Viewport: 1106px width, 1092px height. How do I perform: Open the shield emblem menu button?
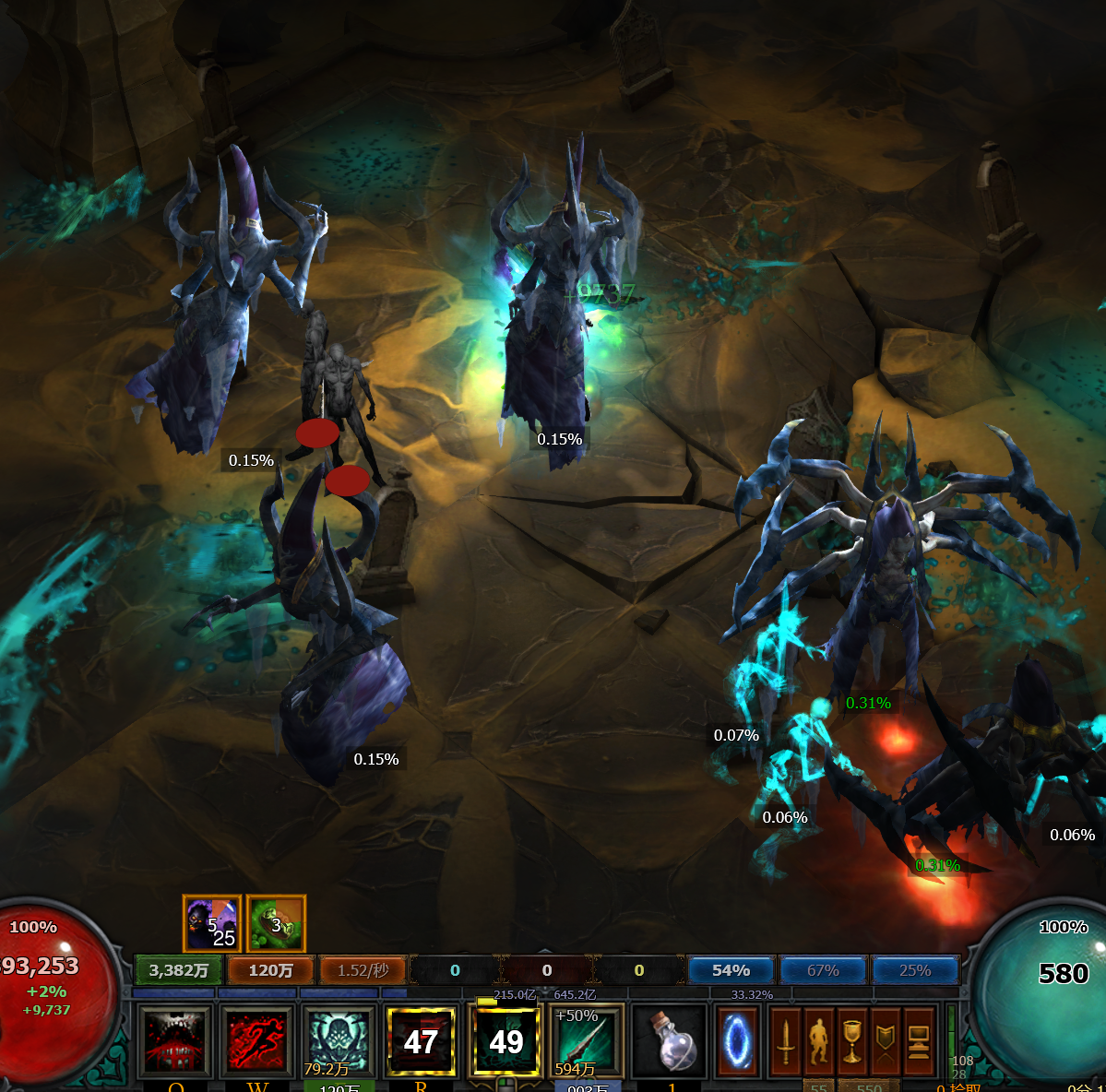tap(885, 1041)
